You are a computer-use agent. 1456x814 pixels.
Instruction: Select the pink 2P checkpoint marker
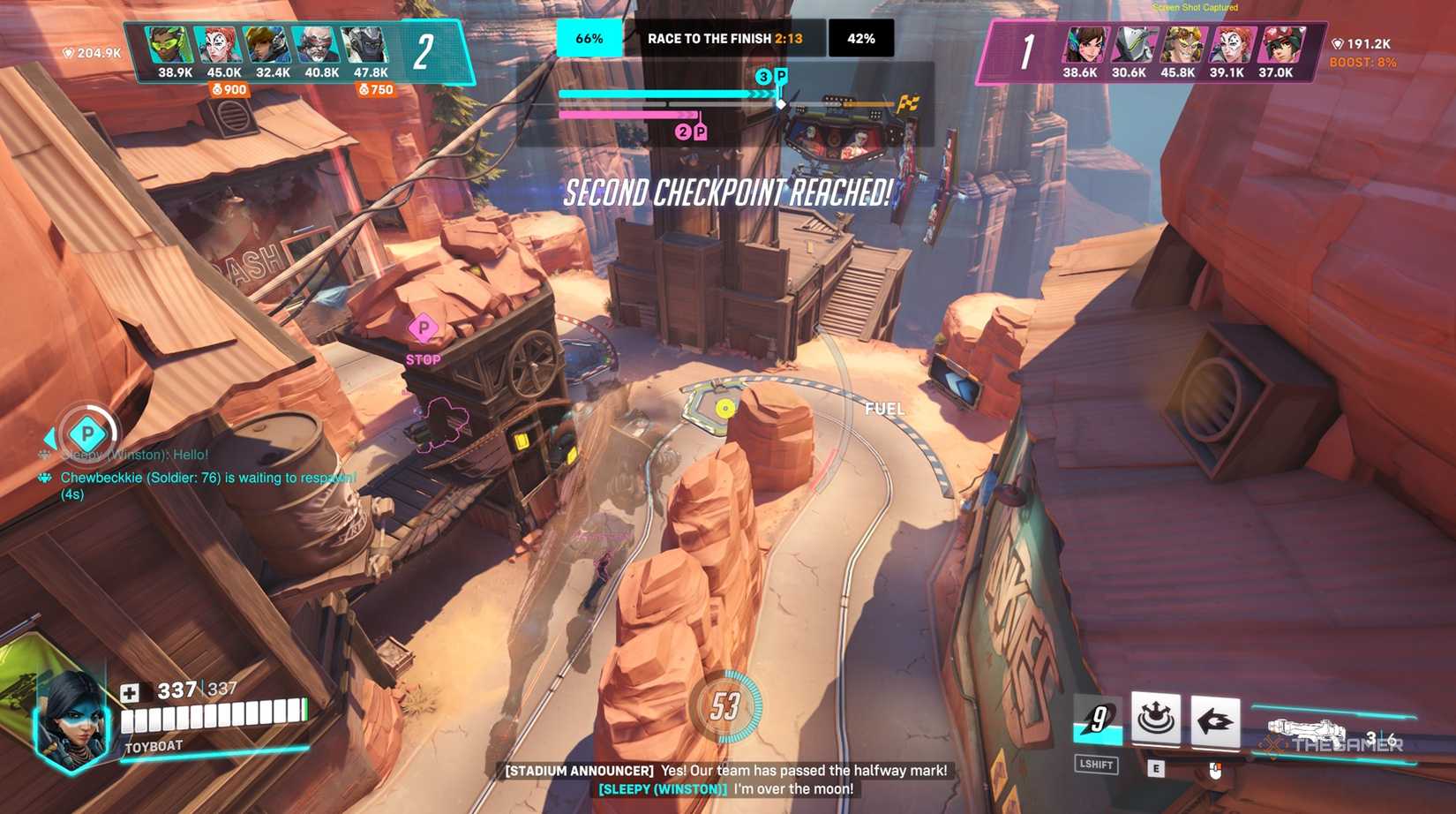tap(692, 131)
